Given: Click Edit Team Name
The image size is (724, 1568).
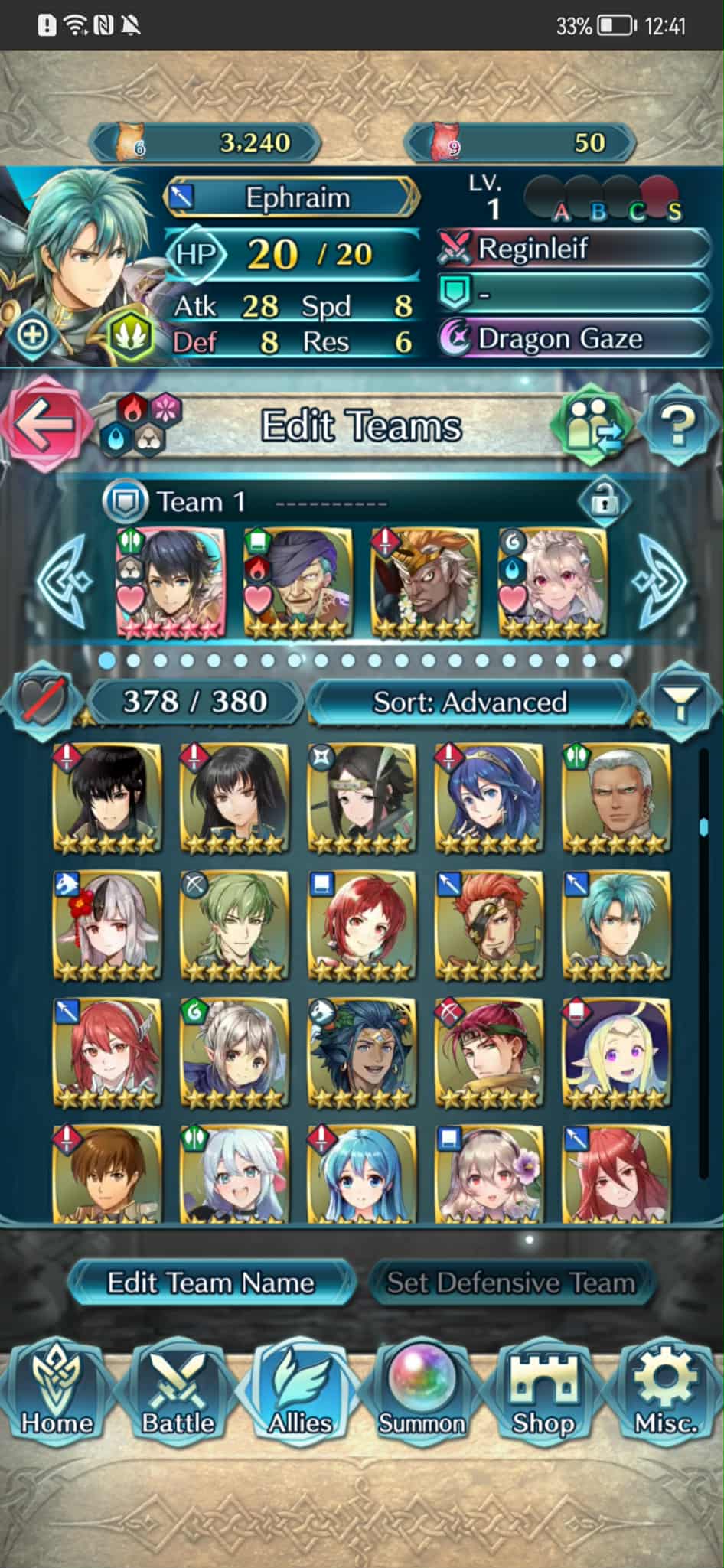Looking at the screenshot, I should (x=210, y=1283).
